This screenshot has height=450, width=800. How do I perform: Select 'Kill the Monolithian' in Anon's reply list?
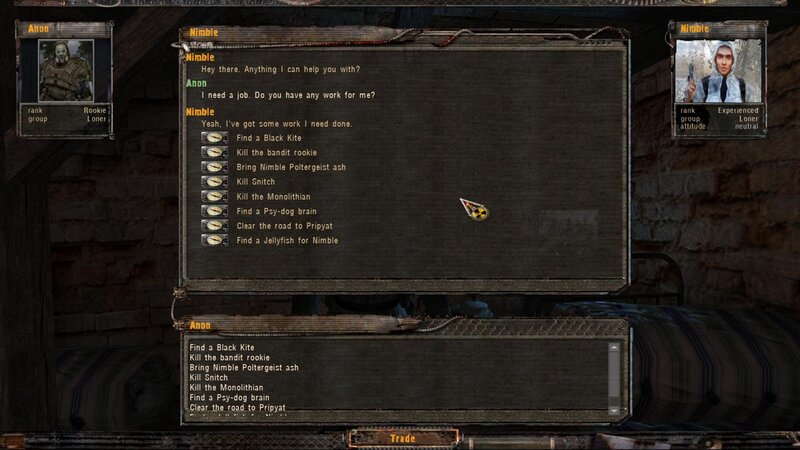click(228, 388)
